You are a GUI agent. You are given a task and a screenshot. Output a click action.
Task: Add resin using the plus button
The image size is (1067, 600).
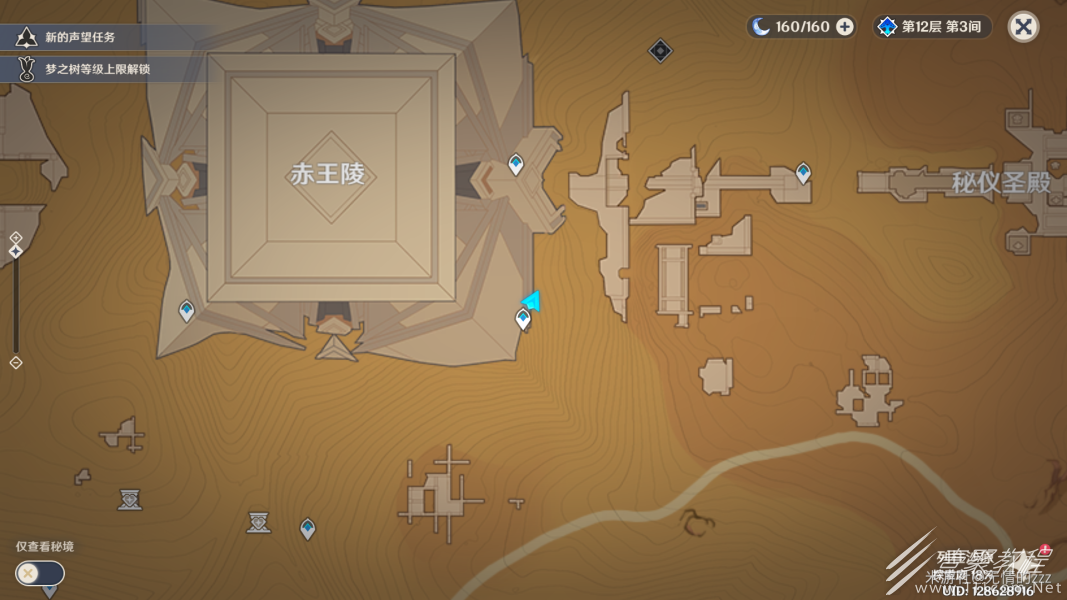(x=845, y=27)
